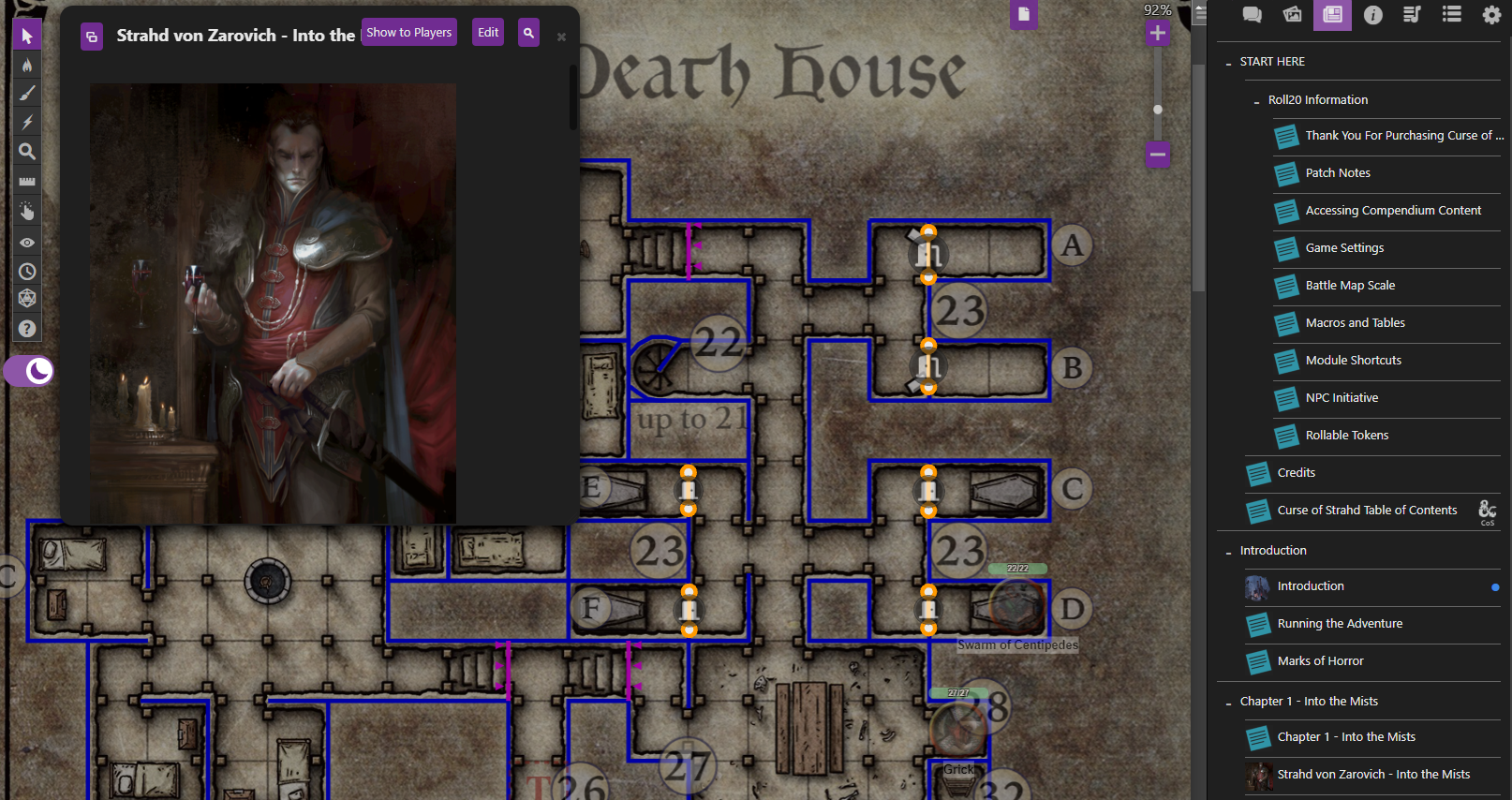Open the dice roller with the d20 icon
Image resolution: width=1512 pixels, height=800 pixels.
click(26, 298)
